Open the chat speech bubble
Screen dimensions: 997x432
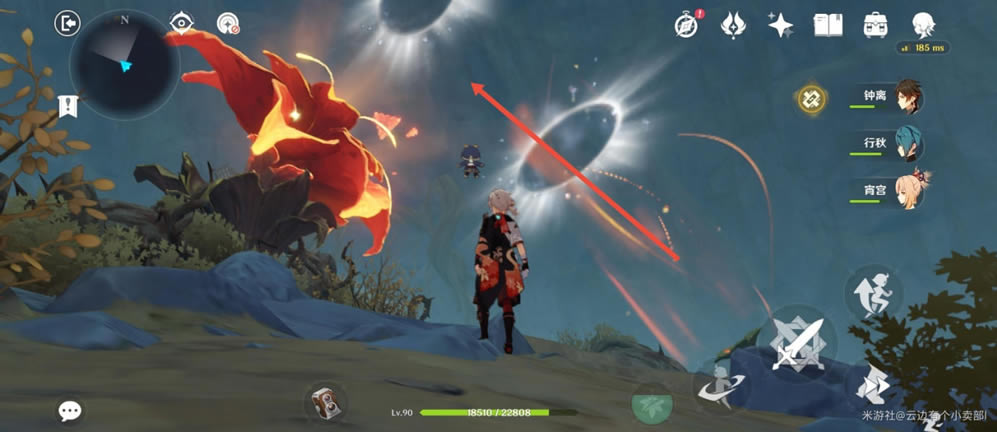(x=70, y=410)
